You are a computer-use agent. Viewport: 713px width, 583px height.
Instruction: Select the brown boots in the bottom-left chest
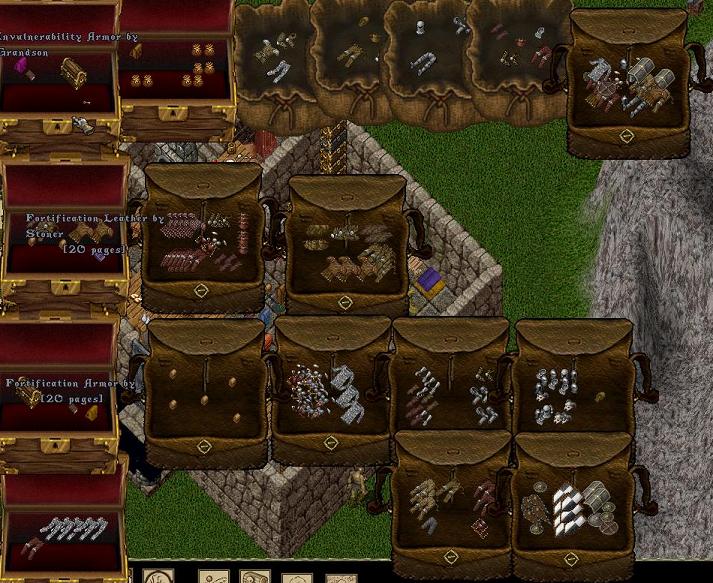point(30,546)
